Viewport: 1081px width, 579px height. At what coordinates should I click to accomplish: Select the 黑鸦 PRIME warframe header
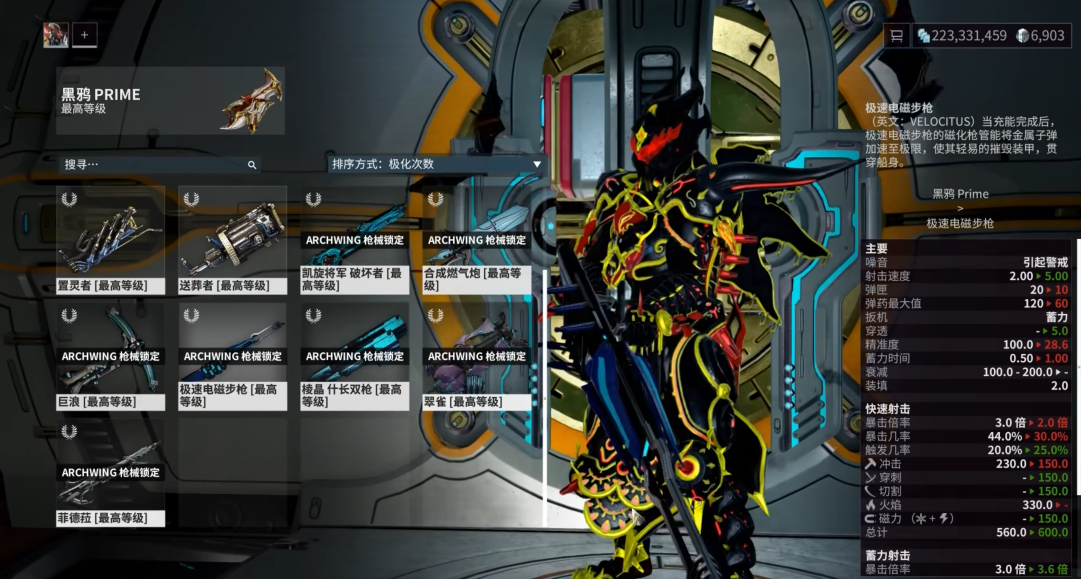[x=171, y=101]
